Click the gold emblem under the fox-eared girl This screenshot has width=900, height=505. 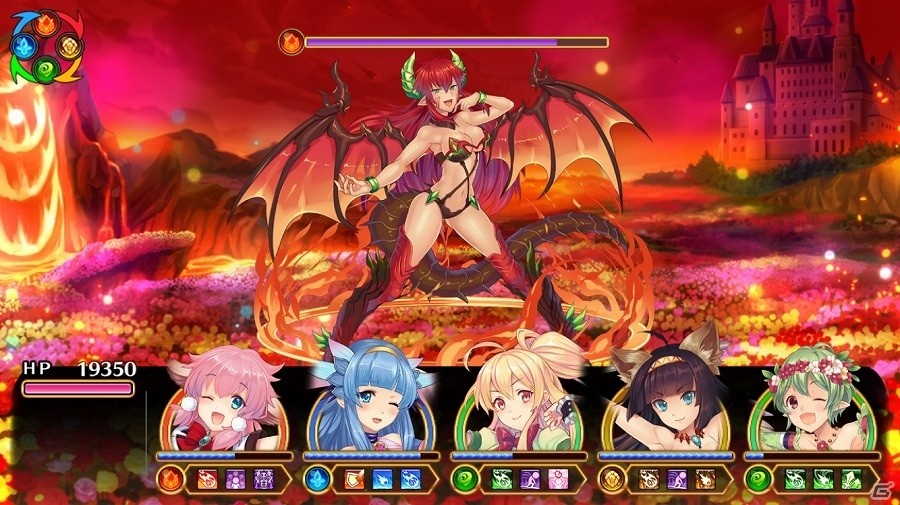coord(611,479)
